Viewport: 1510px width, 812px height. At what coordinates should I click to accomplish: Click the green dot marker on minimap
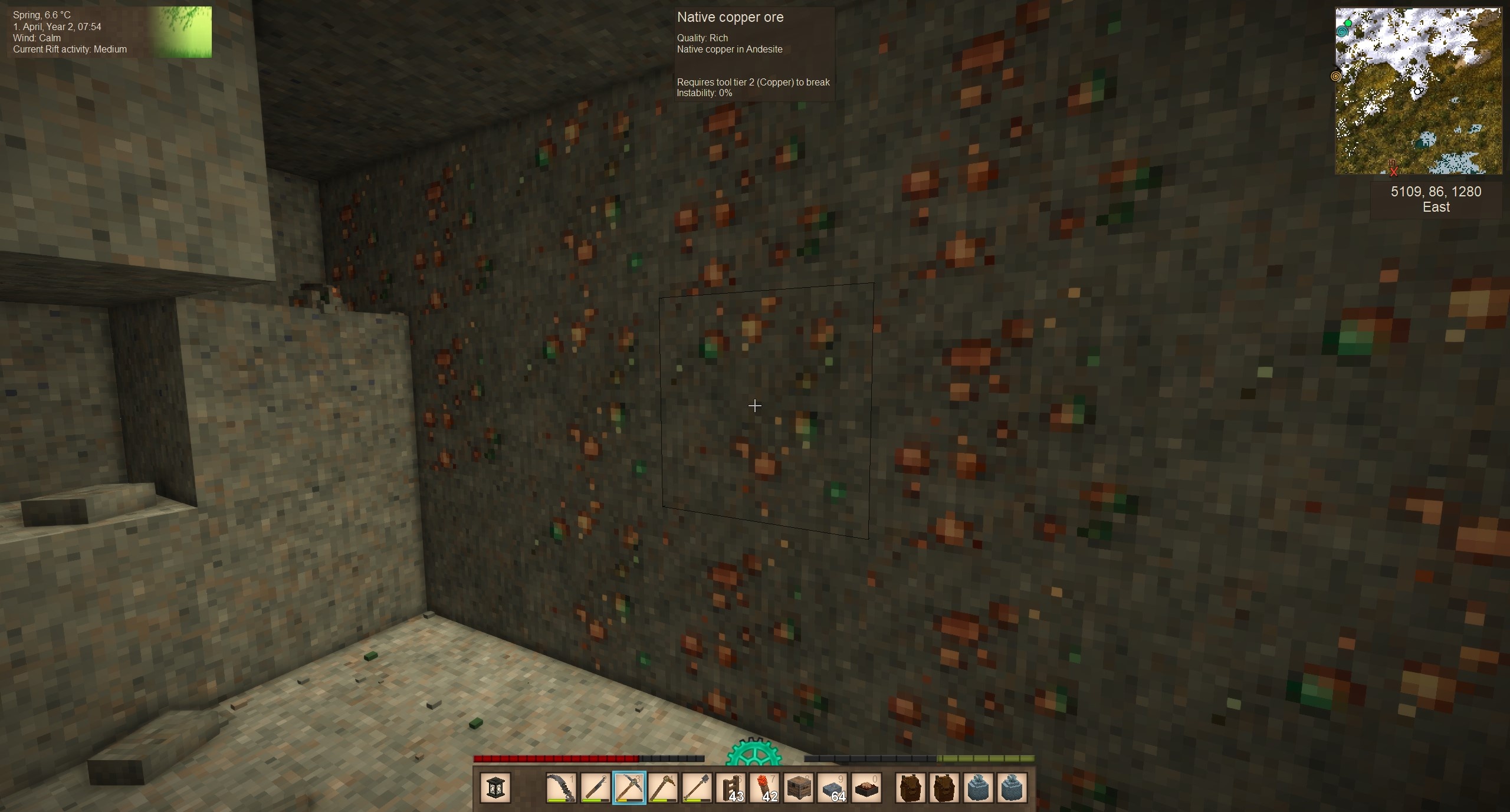(x=1348, y=24)
